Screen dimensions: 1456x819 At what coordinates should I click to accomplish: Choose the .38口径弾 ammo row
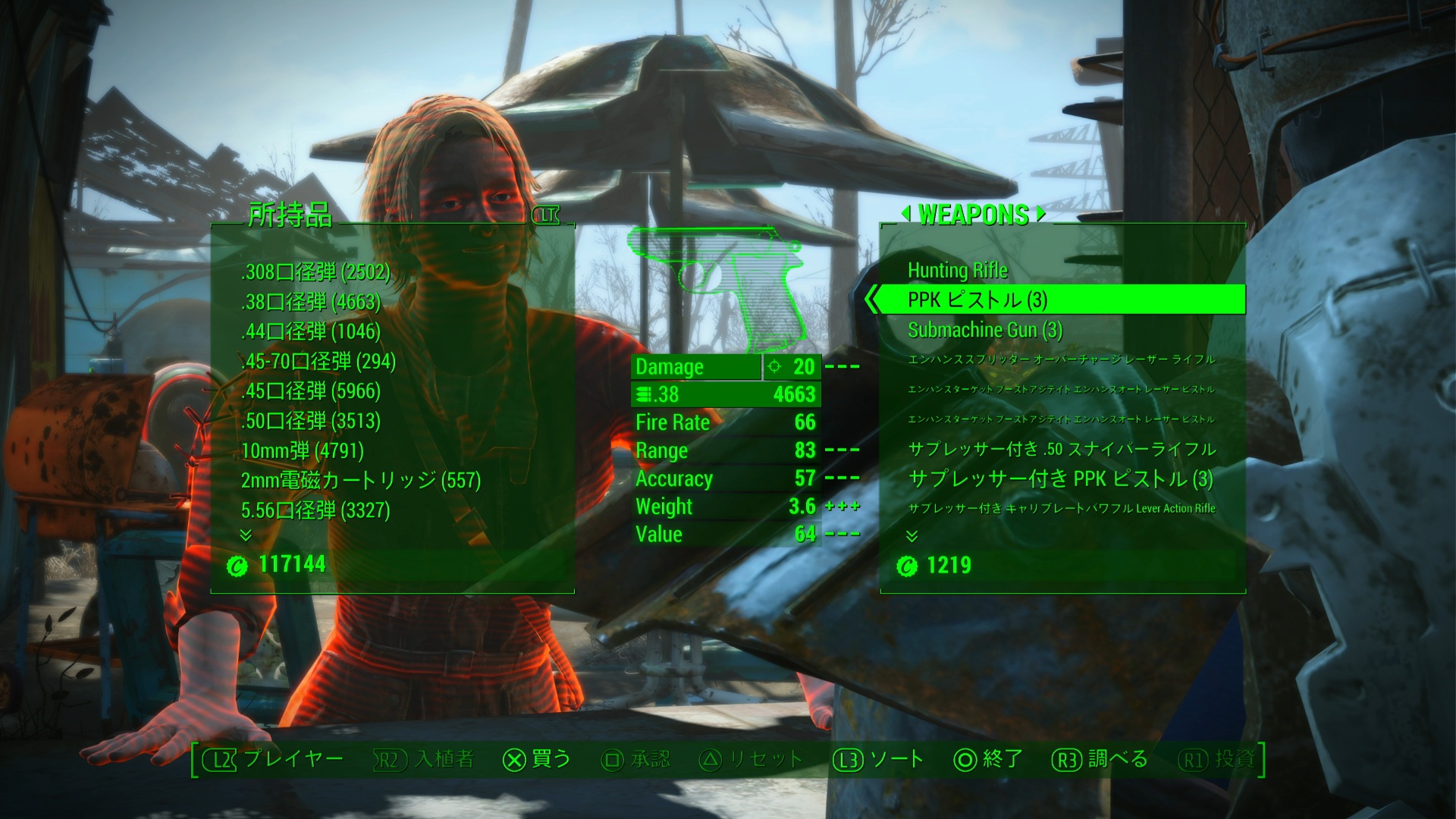click(x=311, y=302)
